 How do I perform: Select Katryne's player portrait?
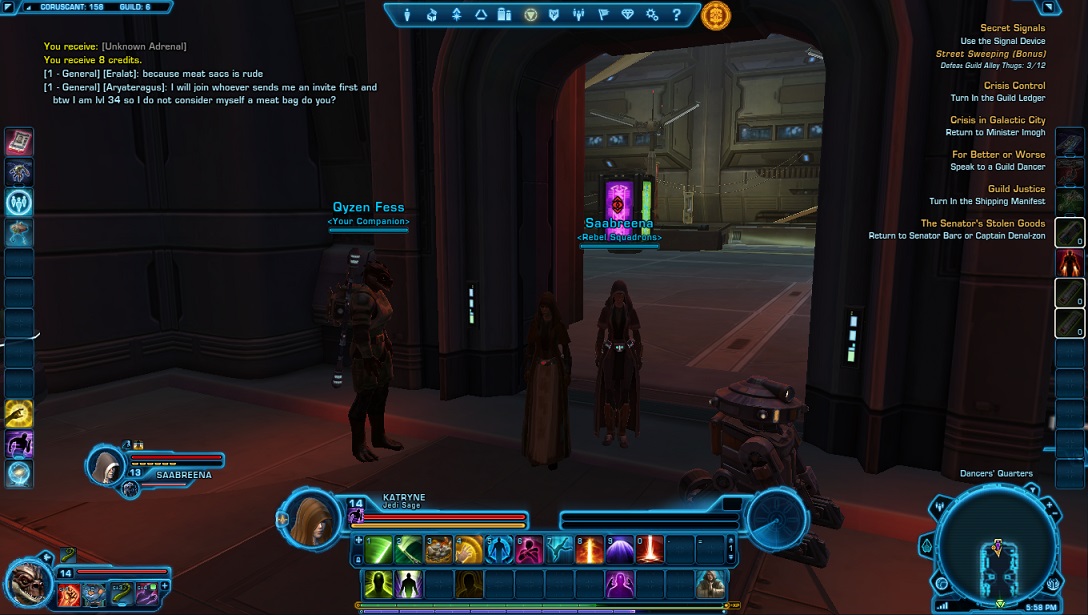coord(313,516)
